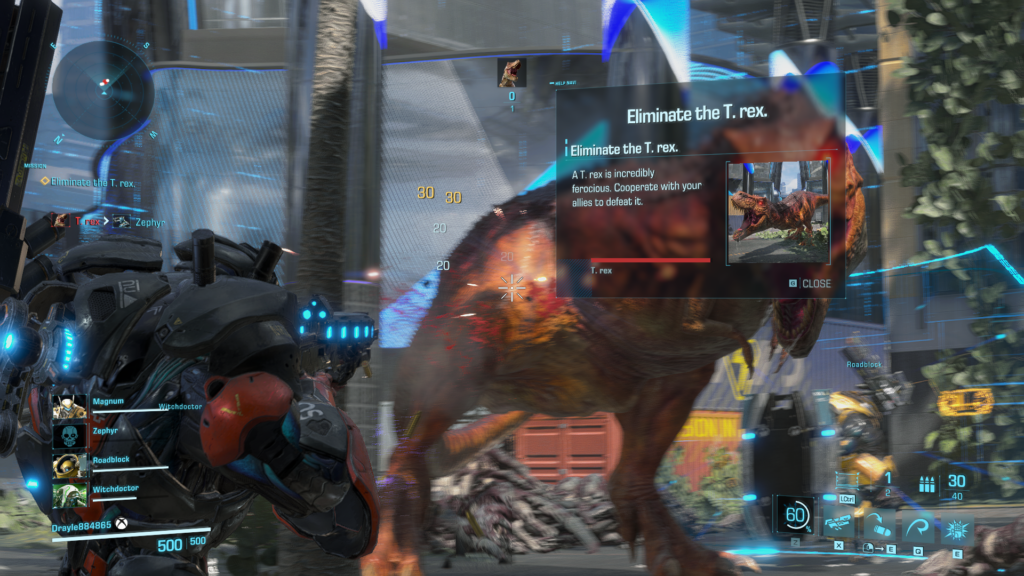The height and width of the screenshot is (576, 1024).
Task: Select the Eliminate the T. rex mission tracker
Action: (x=92, y=183)
